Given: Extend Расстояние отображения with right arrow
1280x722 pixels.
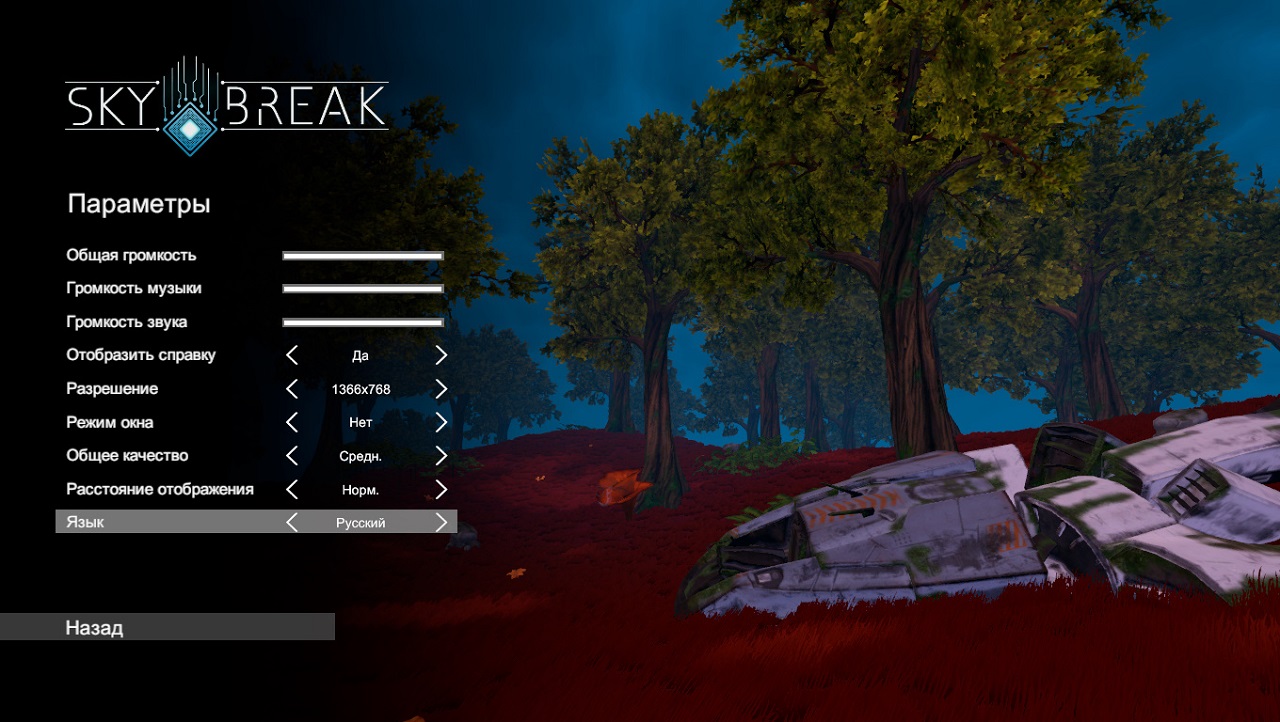Looking at the screenshot, I should tap(441, 489).
